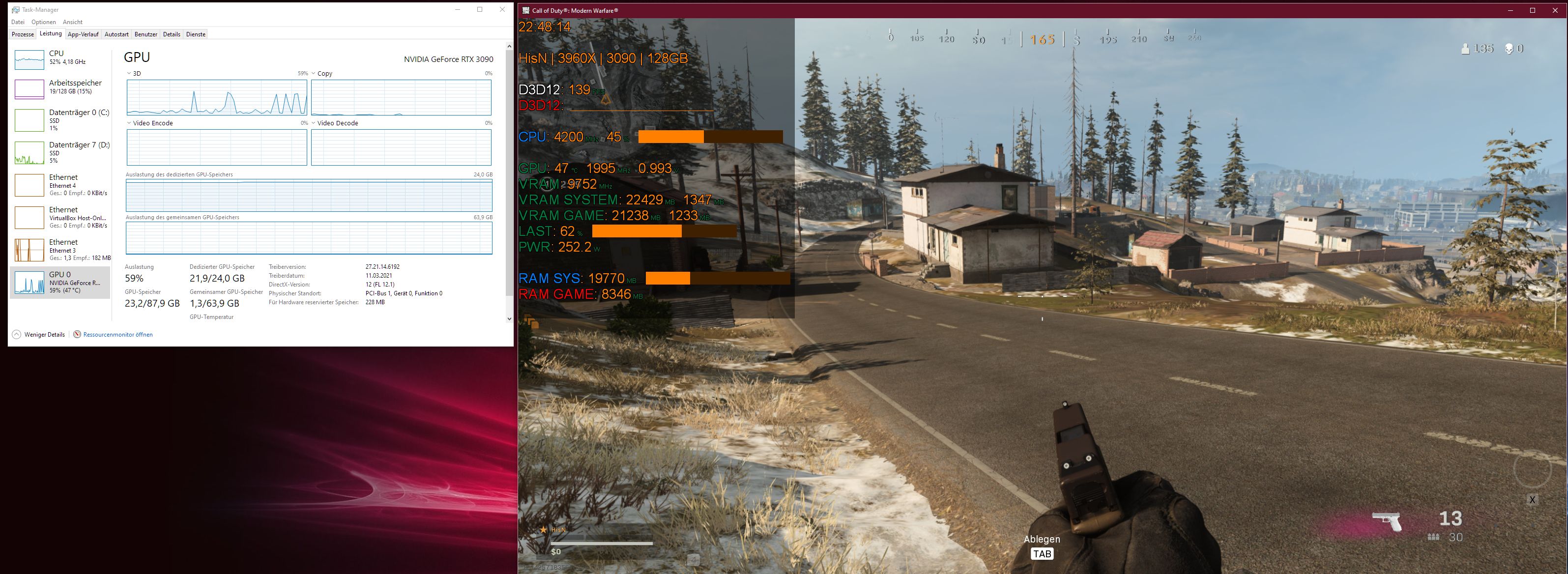Open the 3D graph type dropdown
This screenshot has width=1568, height=574.
click(129, 73)
